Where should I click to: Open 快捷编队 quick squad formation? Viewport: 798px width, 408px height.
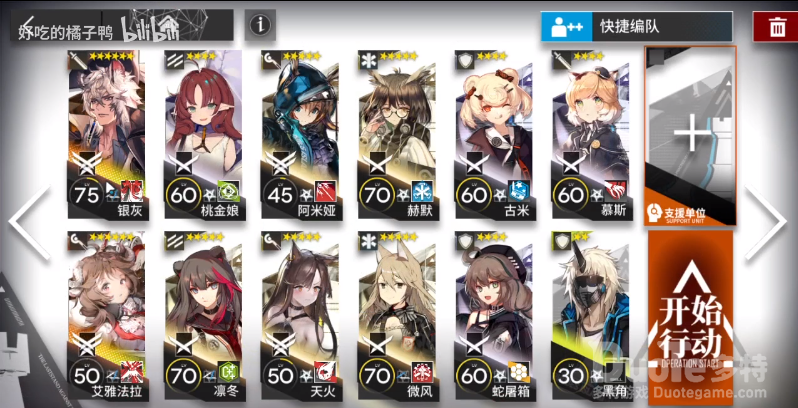pyautogui.click(x=636, y=26)
